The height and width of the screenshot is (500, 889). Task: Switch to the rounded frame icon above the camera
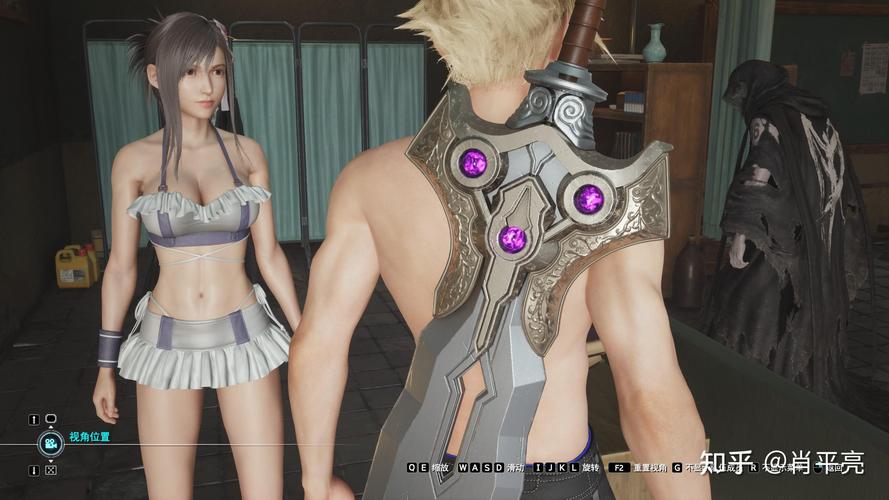pos(51,419)
